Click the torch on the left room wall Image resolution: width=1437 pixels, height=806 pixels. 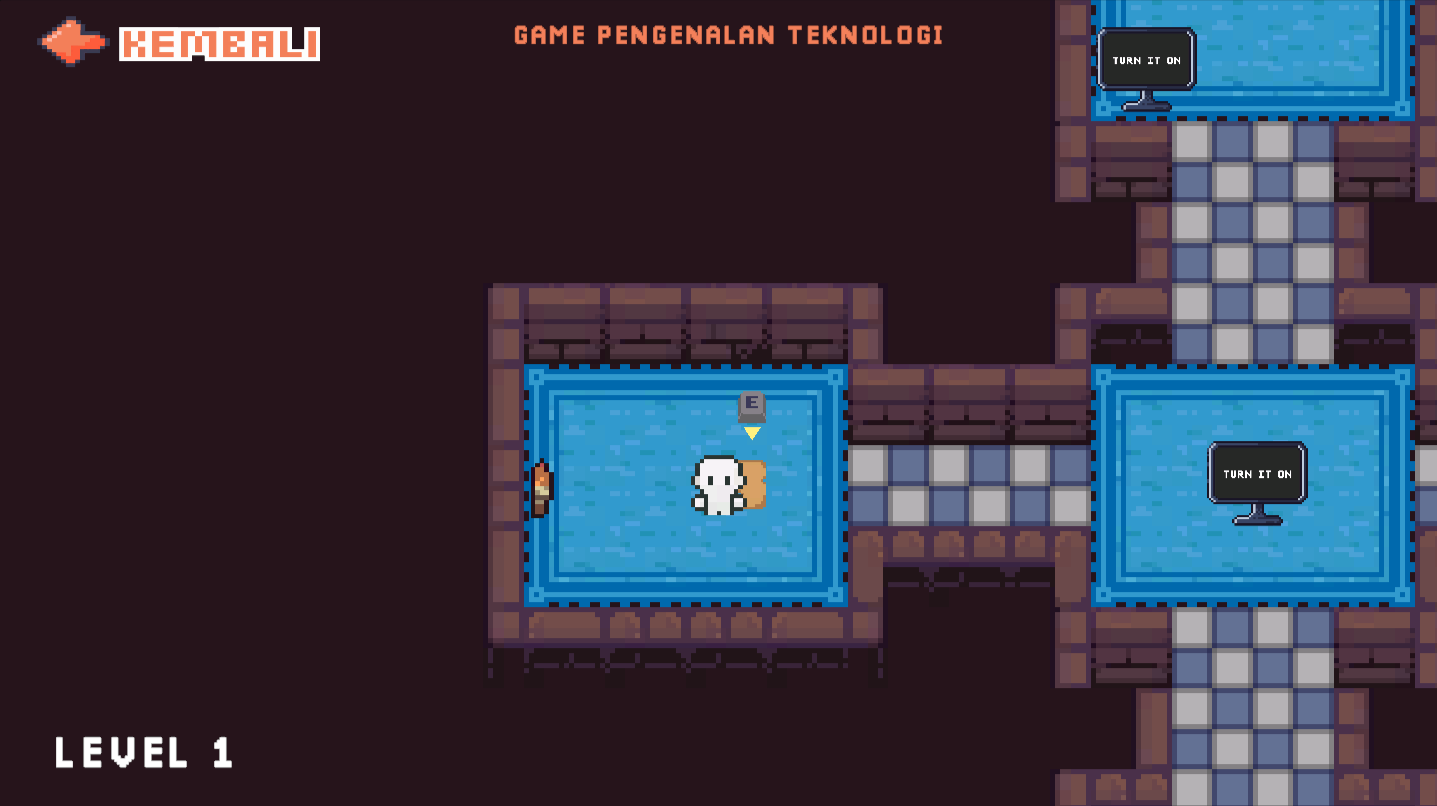point(540,490)
